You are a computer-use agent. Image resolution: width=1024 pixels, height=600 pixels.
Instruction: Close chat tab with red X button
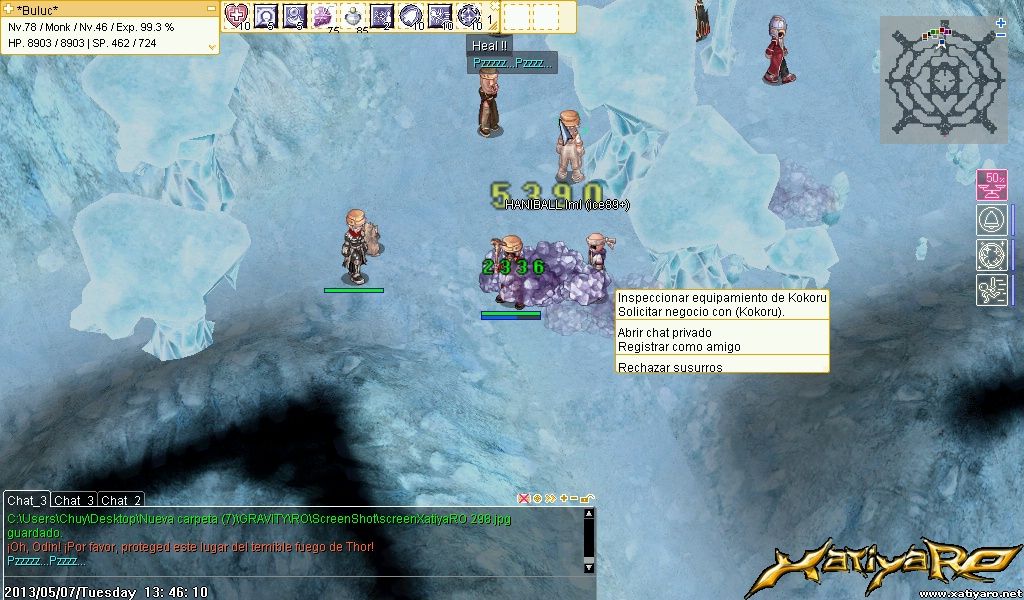522,498
